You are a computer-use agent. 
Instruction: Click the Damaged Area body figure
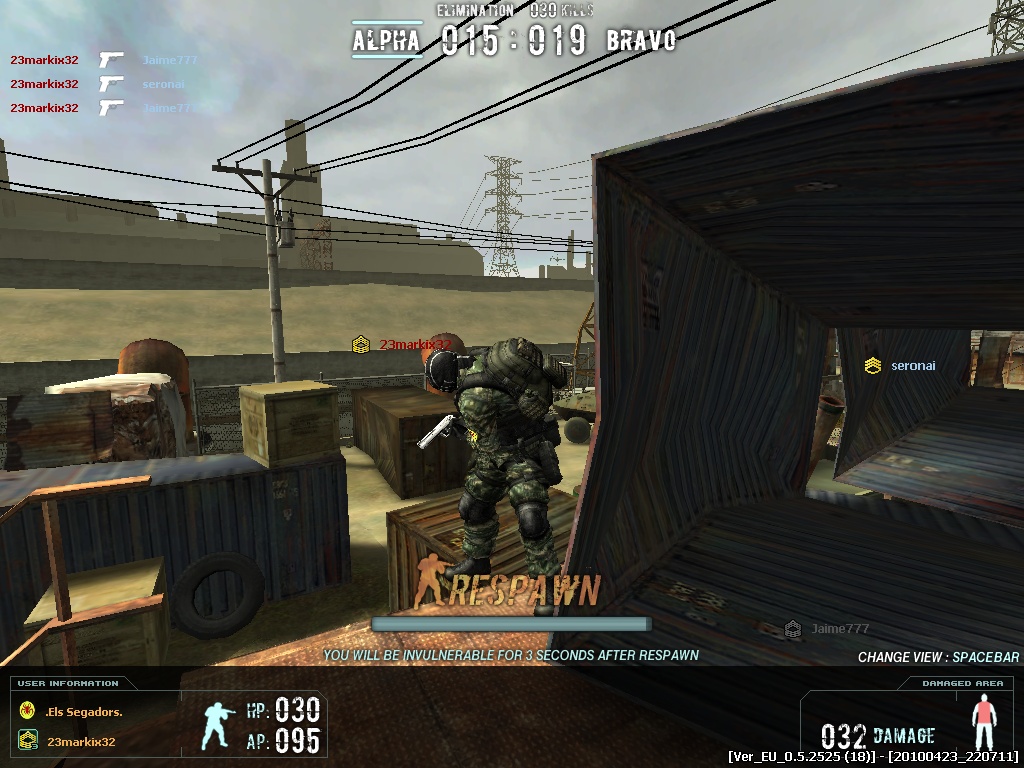tap(985, 720)
